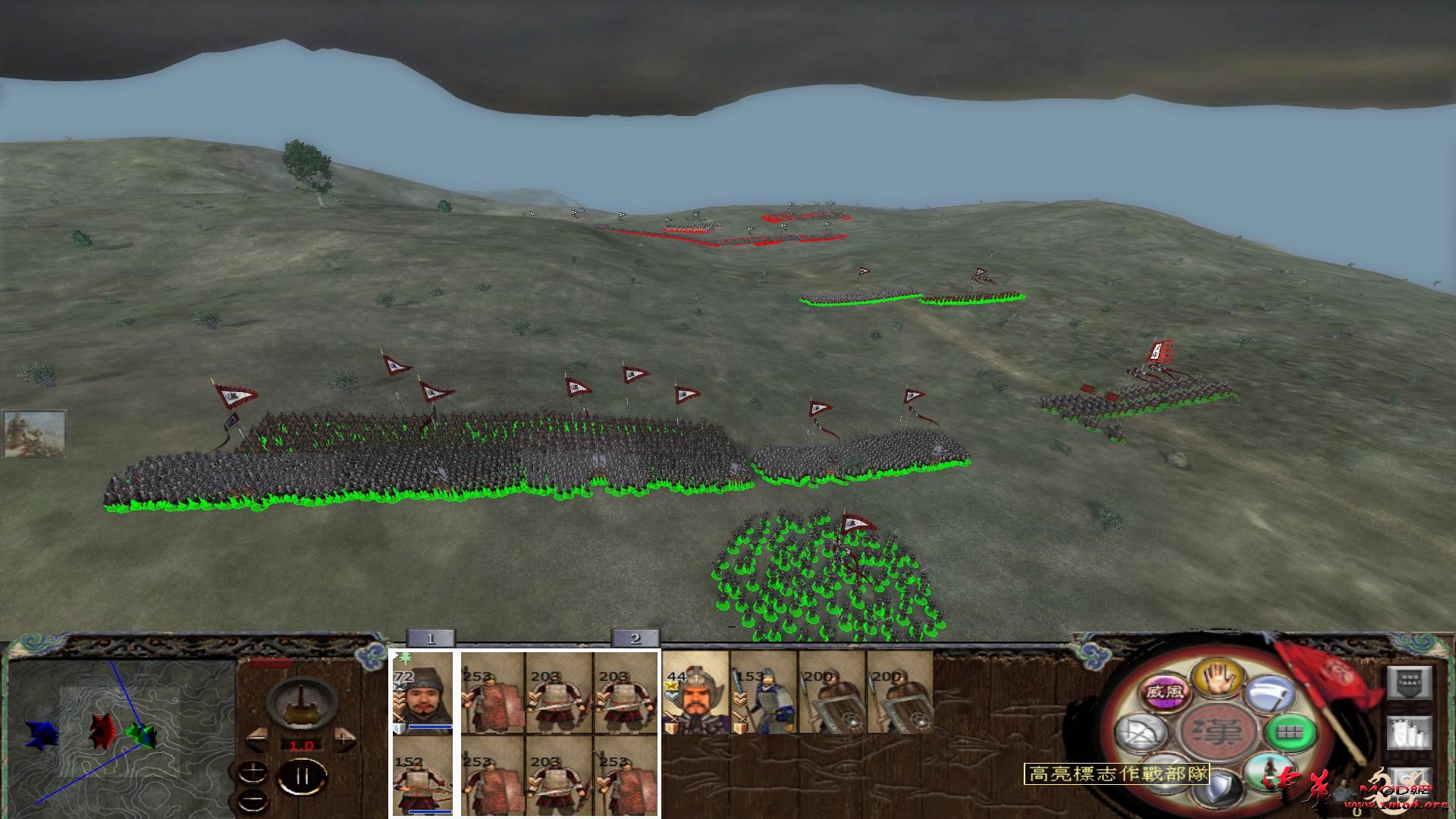1456x819 pixels.
Task: Decrease battle speed with the minus arrow
Action: [256, 737]
